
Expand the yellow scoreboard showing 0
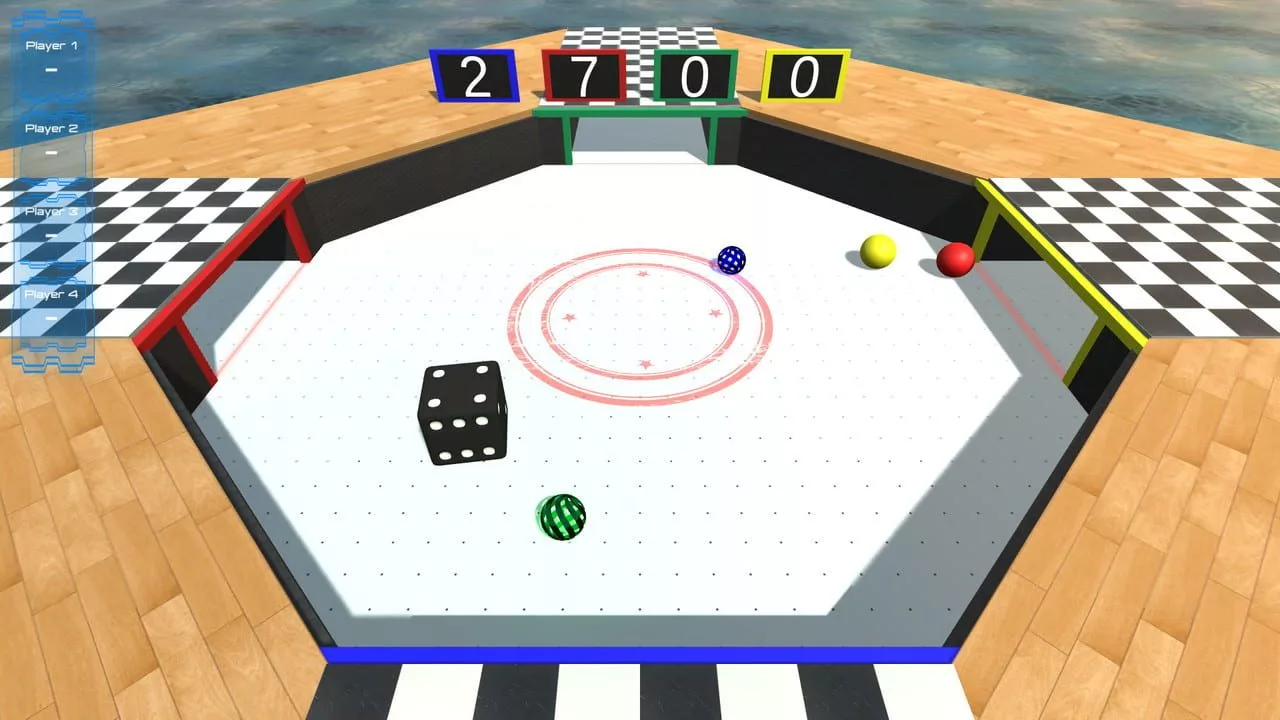pyautogui.click(x=805, y=76)
